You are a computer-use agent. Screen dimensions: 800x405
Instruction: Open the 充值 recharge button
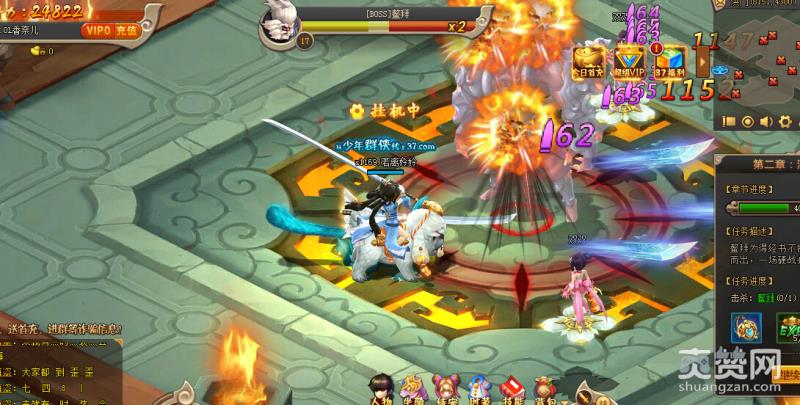(x=126, y=30)
